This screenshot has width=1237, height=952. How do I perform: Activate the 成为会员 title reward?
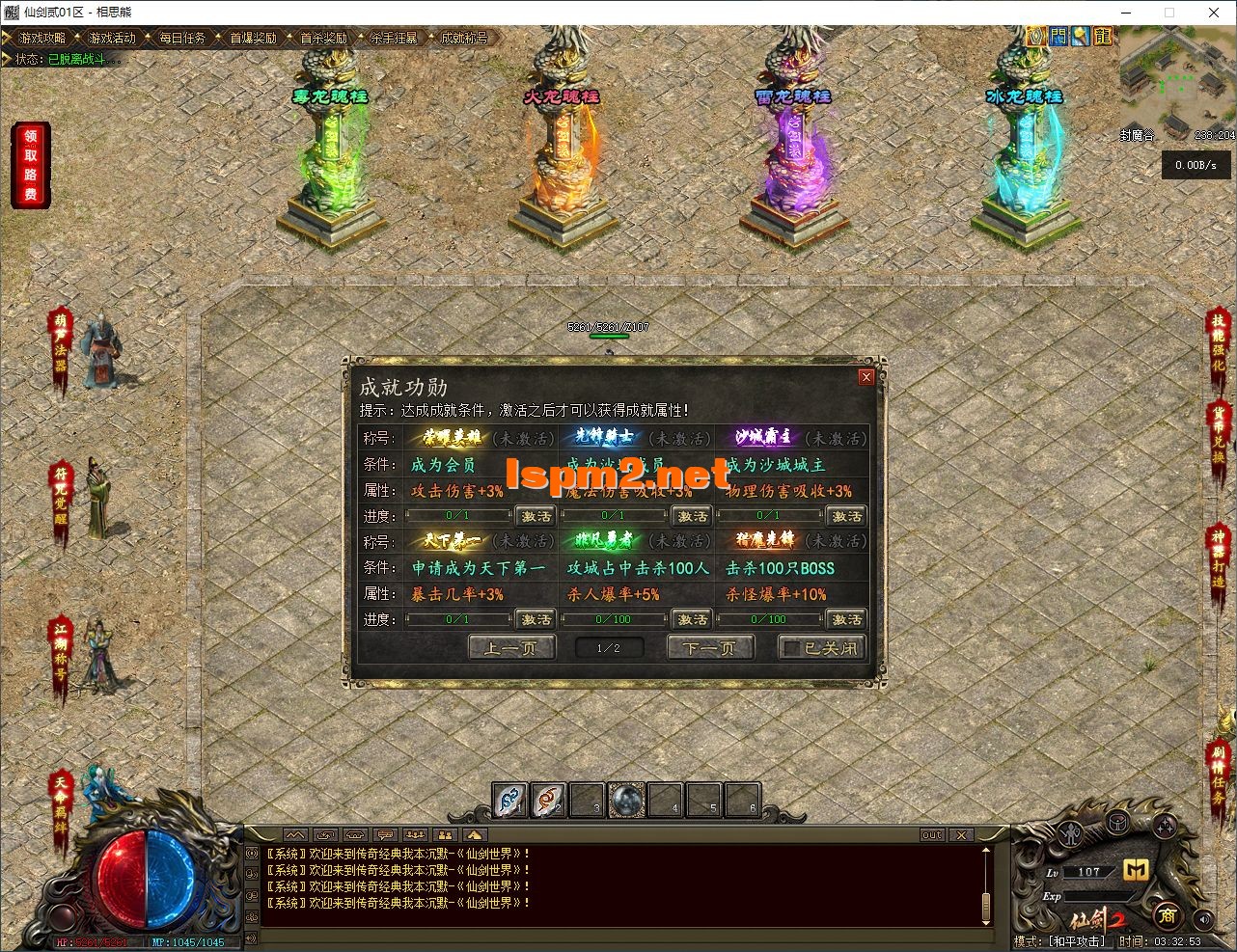[536, 516]
